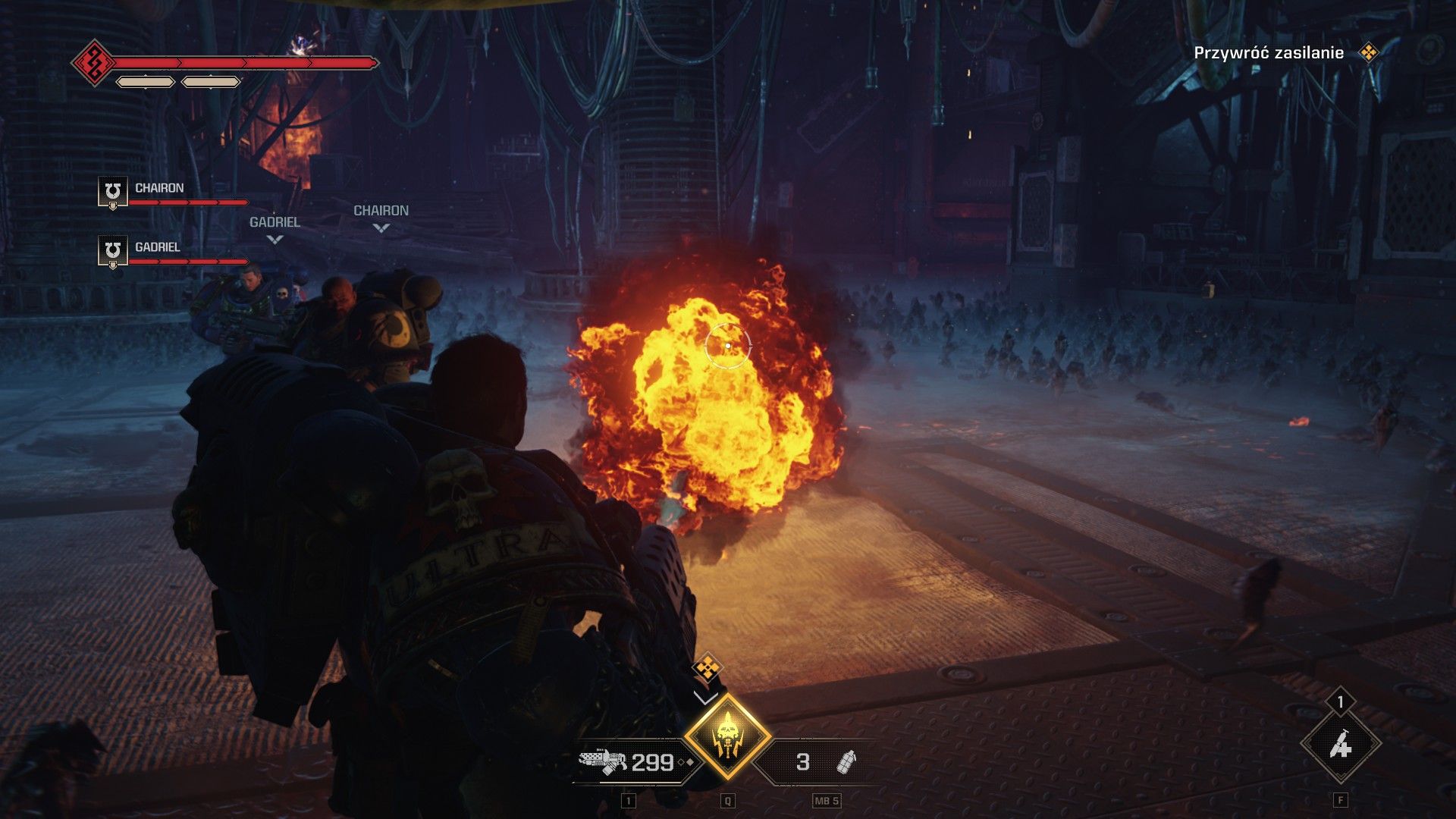Select Chairon's squad portrait
1456x819 pixels.
pyautogui.click(x=113, y=191)
